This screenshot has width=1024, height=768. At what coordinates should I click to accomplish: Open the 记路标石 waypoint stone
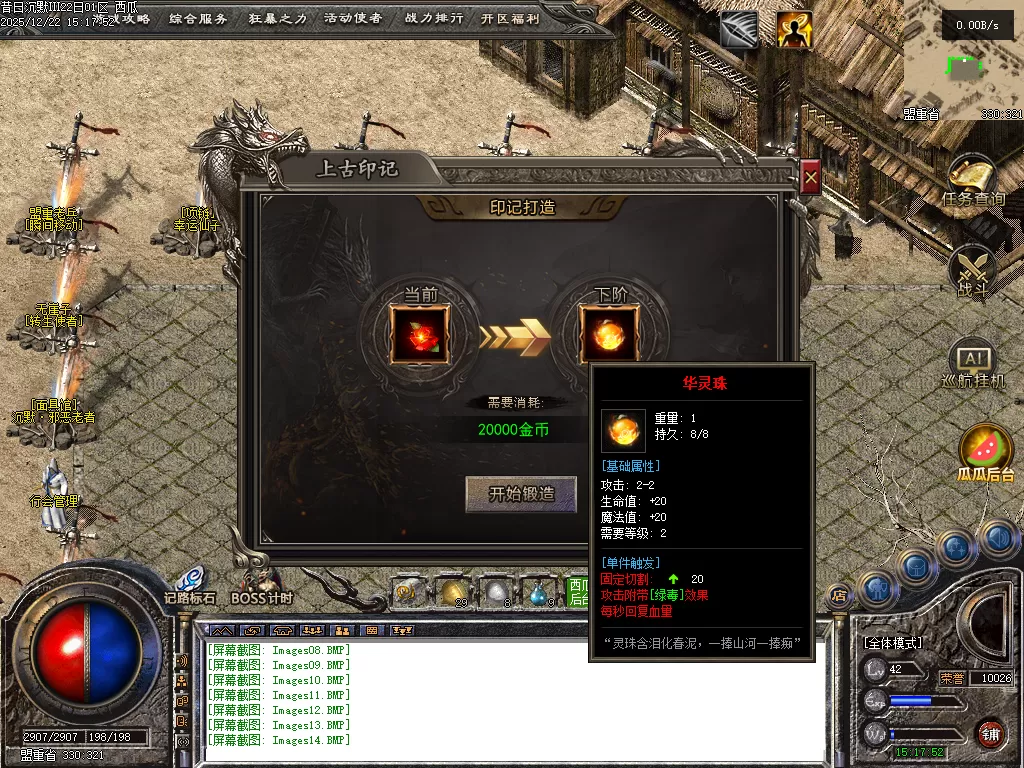190,584
